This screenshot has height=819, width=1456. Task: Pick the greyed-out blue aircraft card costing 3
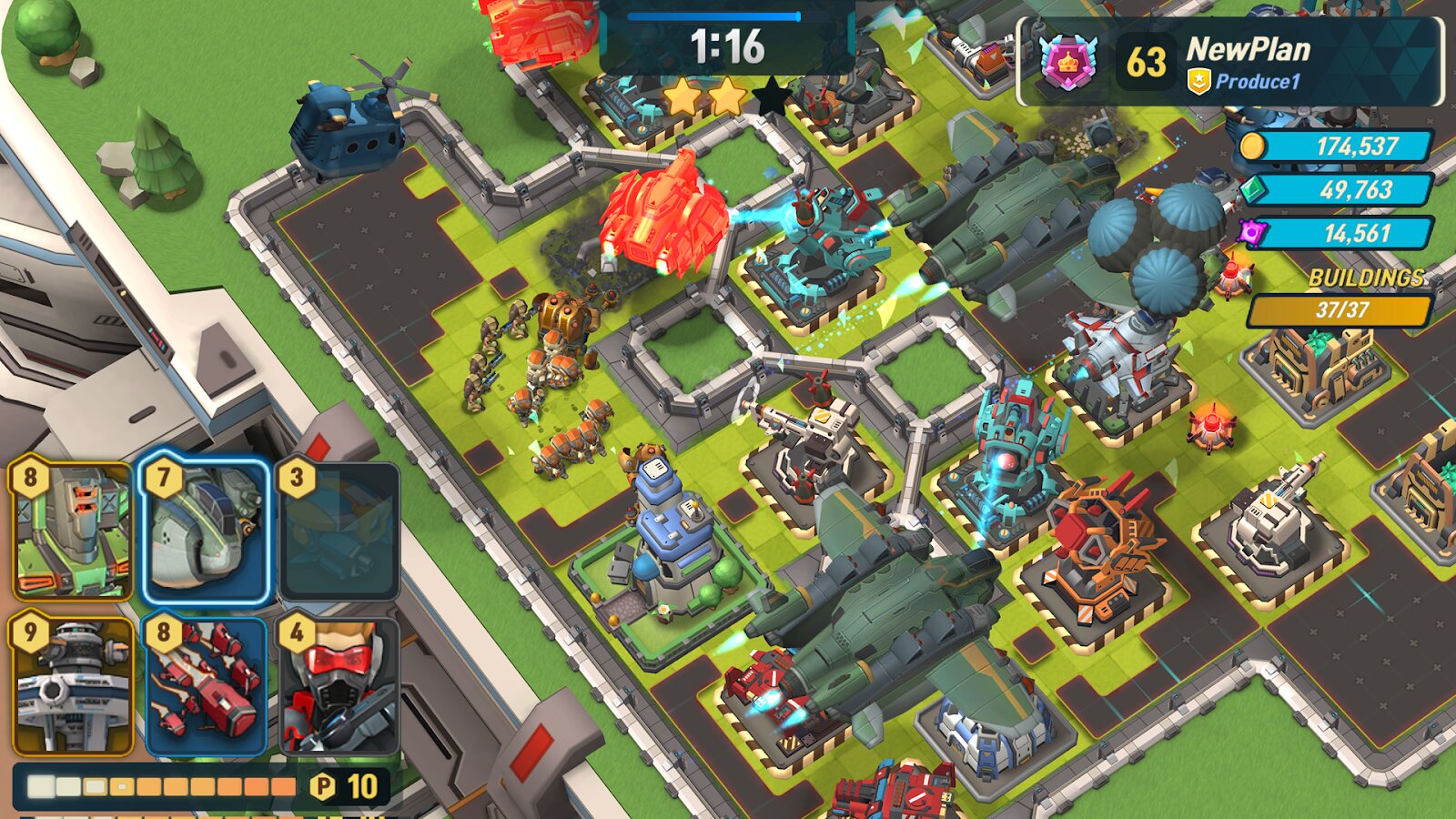[339, 531]
